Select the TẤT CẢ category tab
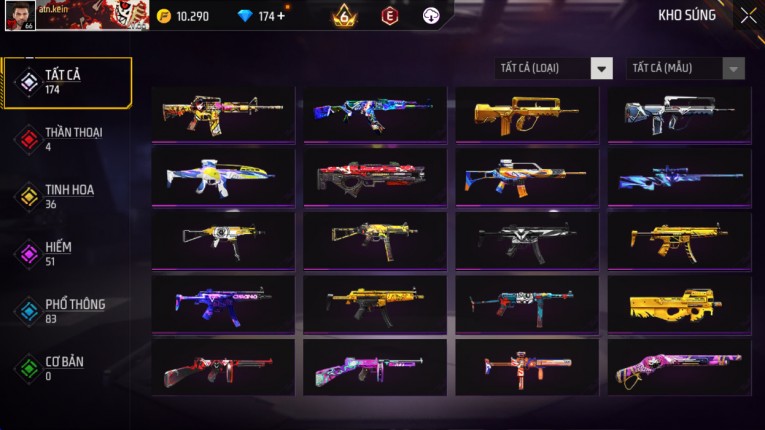Viewport: 765px width, 430px height. point(67,82)
